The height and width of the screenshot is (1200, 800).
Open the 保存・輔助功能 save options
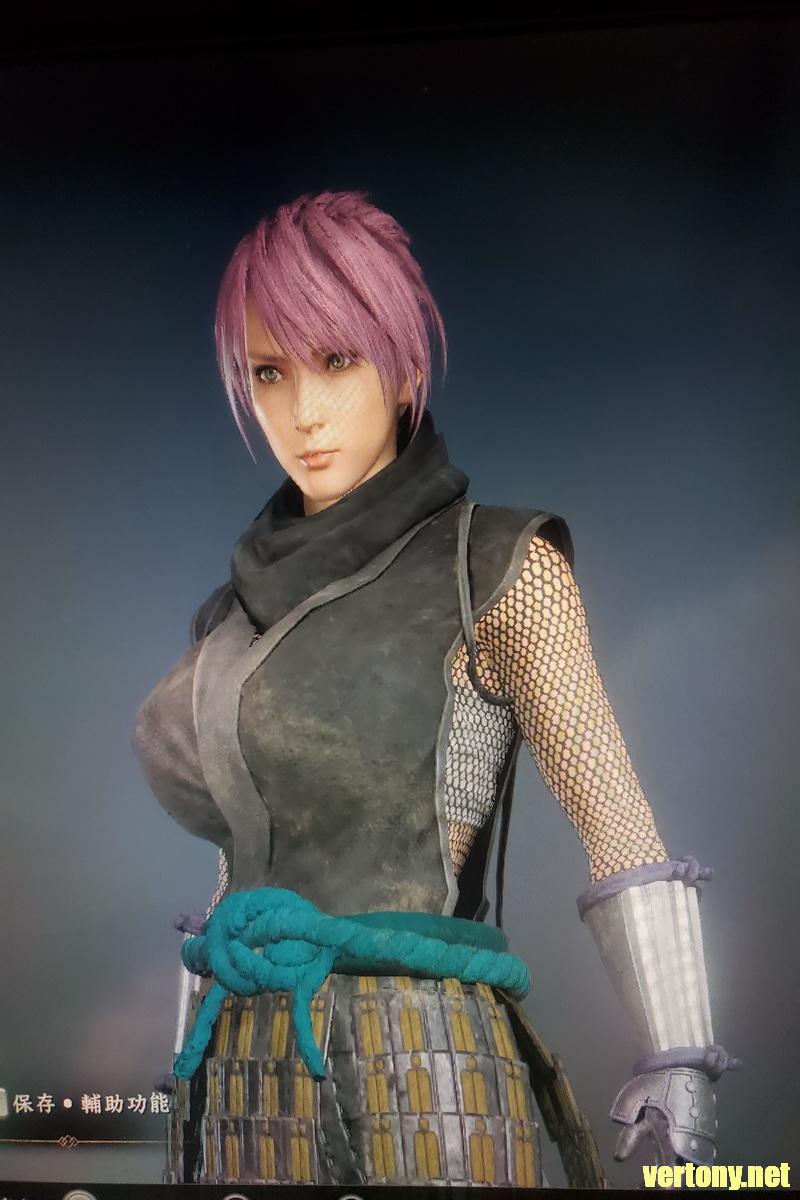pos(90,1104)
